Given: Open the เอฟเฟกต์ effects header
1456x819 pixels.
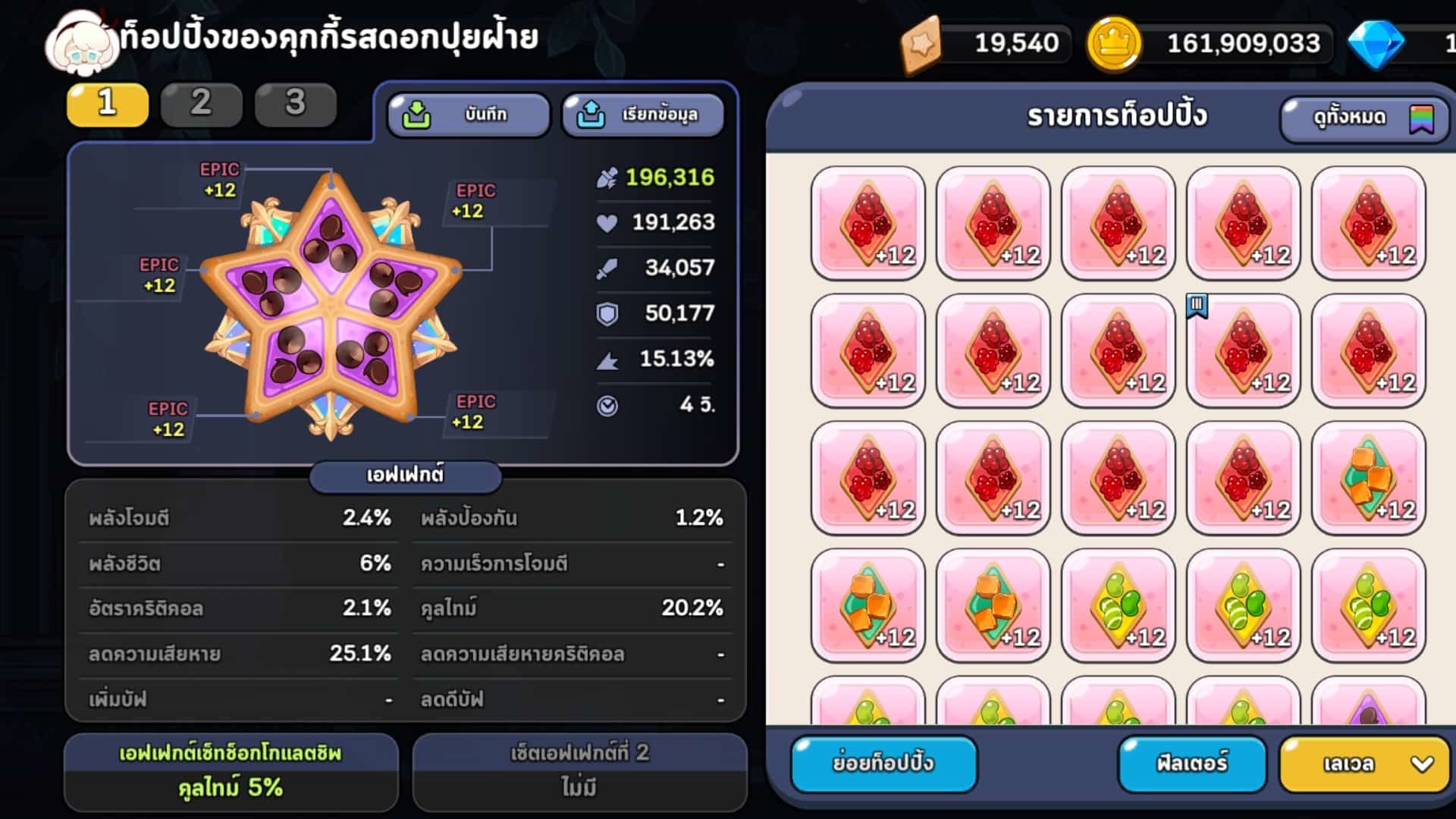Looking at the screenshot, I should [x=405, y=475].
